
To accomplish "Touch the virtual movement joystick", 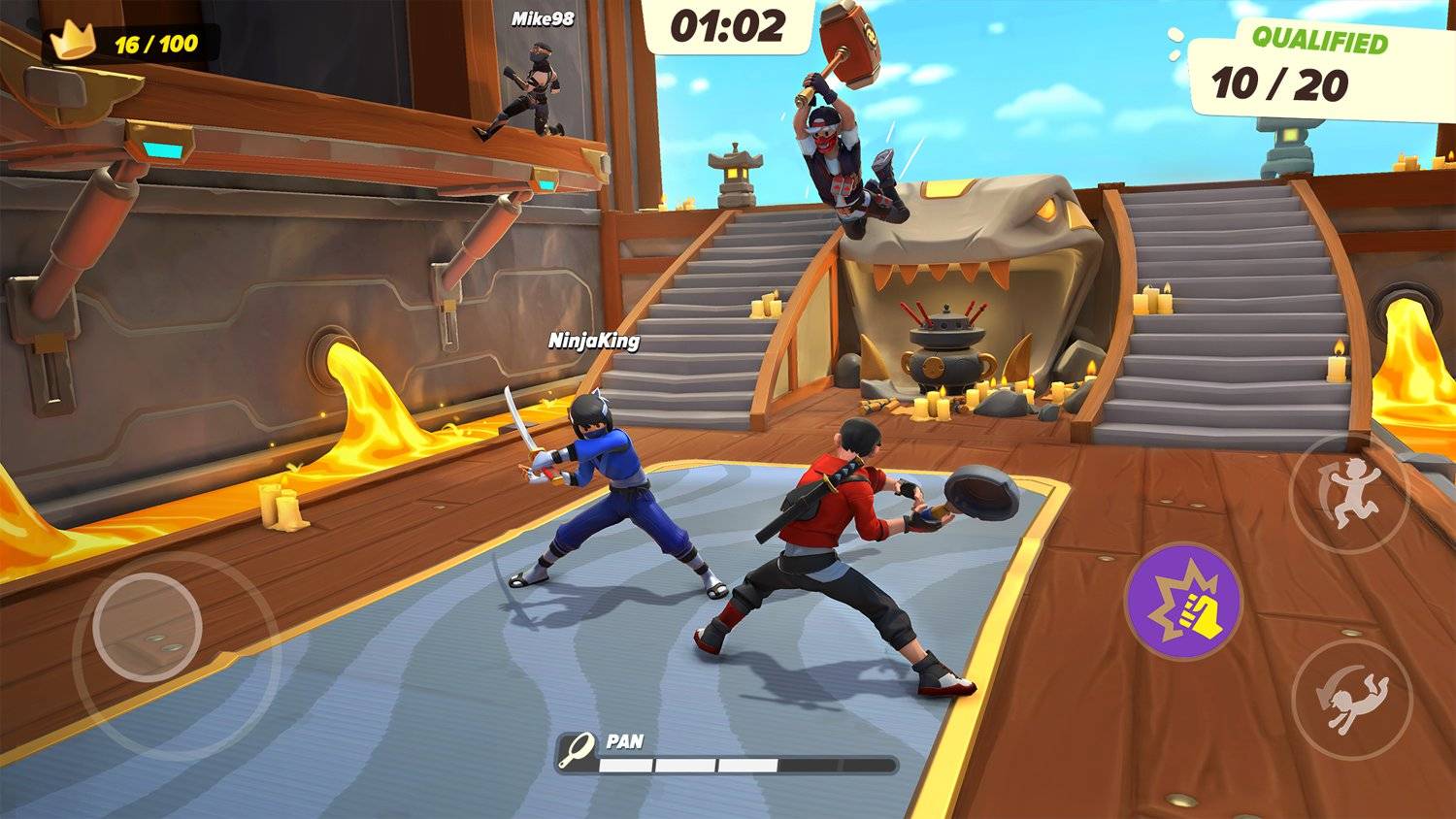I will click(137, 628).
